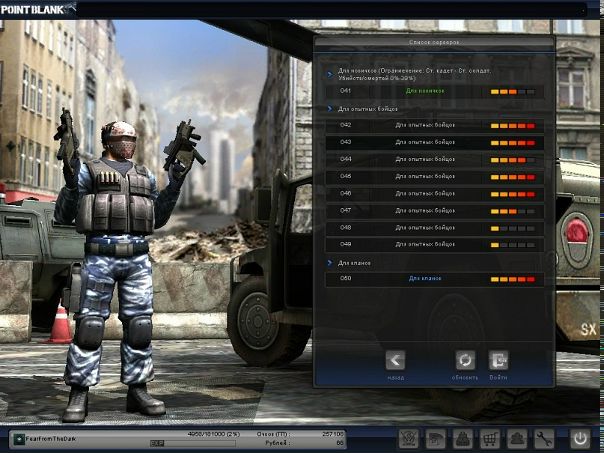Screen dimensions: 604x453
Task: Enter the selected server with Войти
Action: [498, 360]
